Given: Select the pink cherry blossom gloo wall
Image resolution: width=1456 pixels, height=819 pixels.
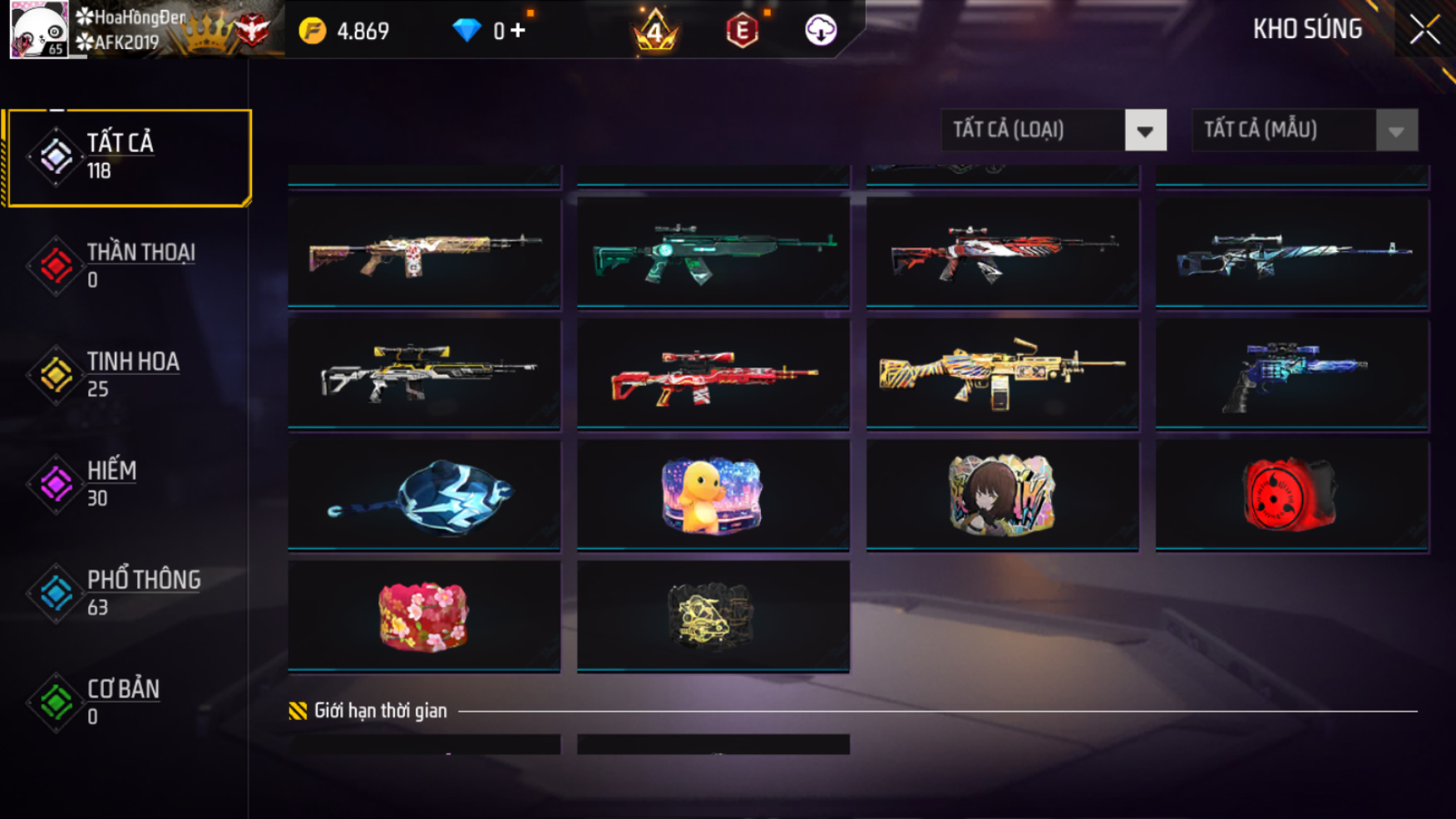Looking at the screenshot, I should point(424,616).
